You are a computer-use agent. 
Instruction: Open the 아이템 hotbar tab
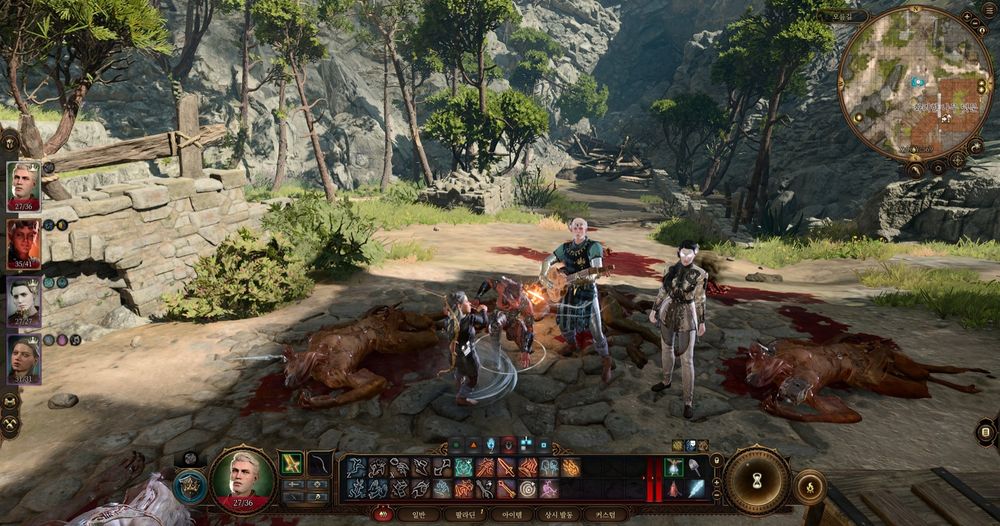coord(512,514)
